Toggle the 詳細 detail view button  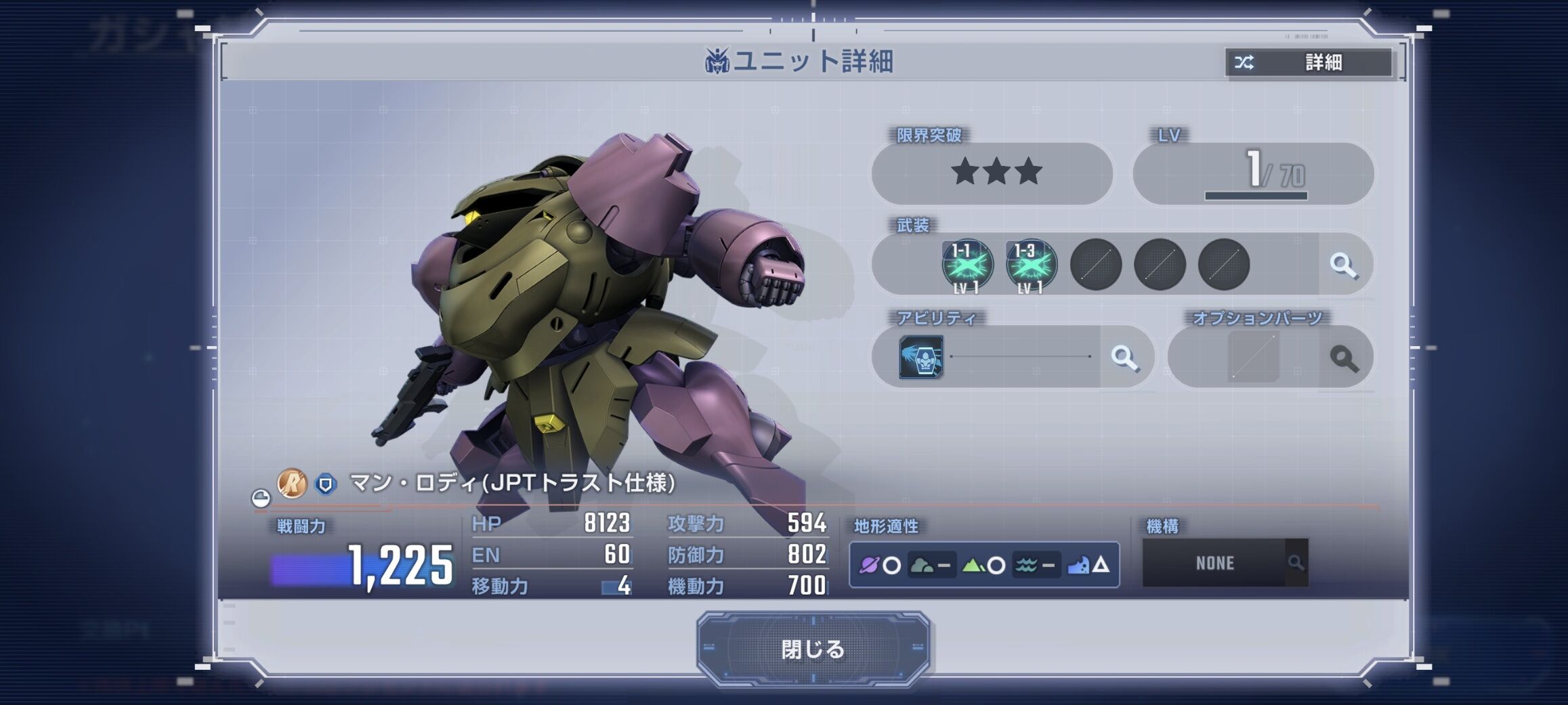(1309, 63)
